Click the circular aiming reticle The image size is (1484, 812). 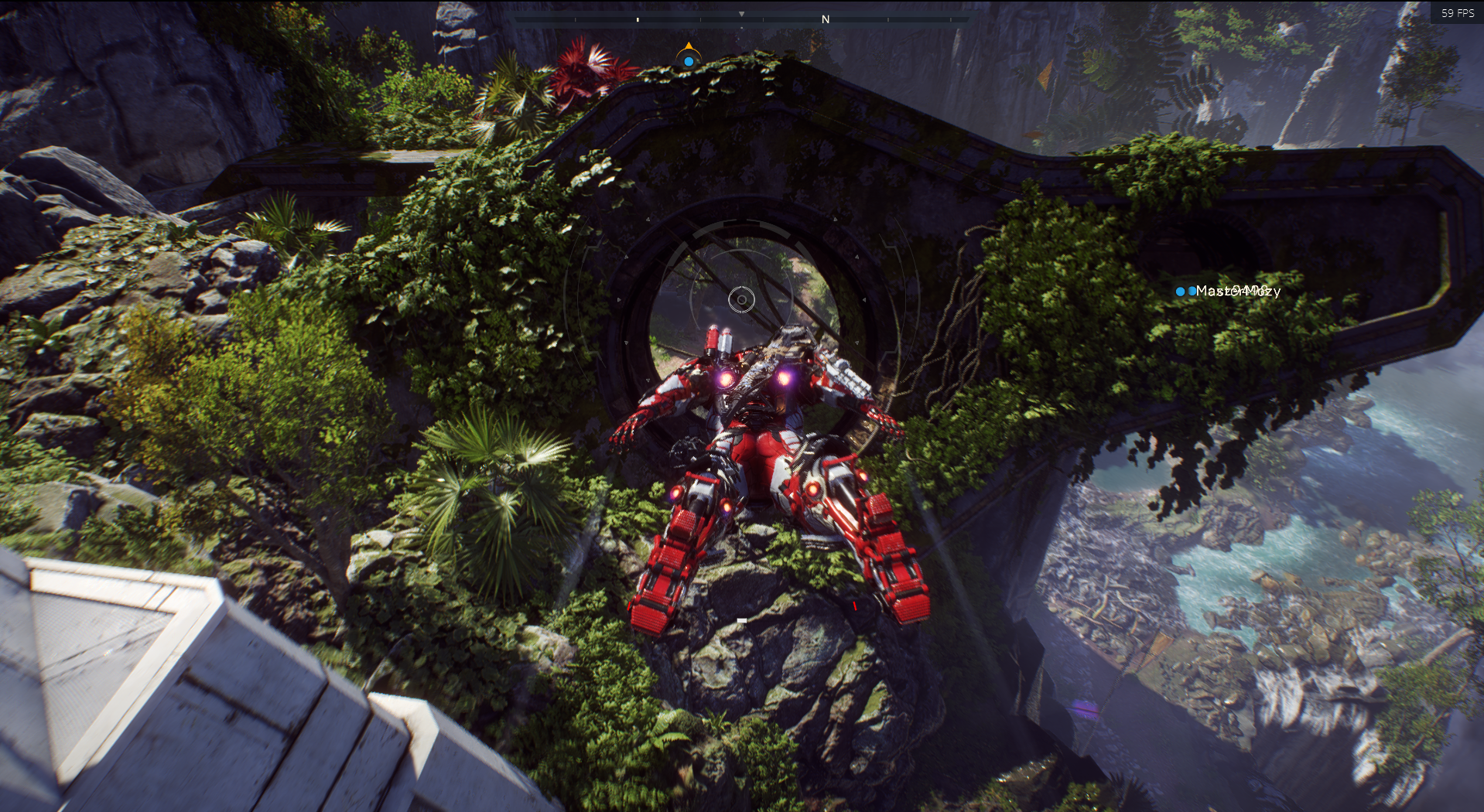741,299
